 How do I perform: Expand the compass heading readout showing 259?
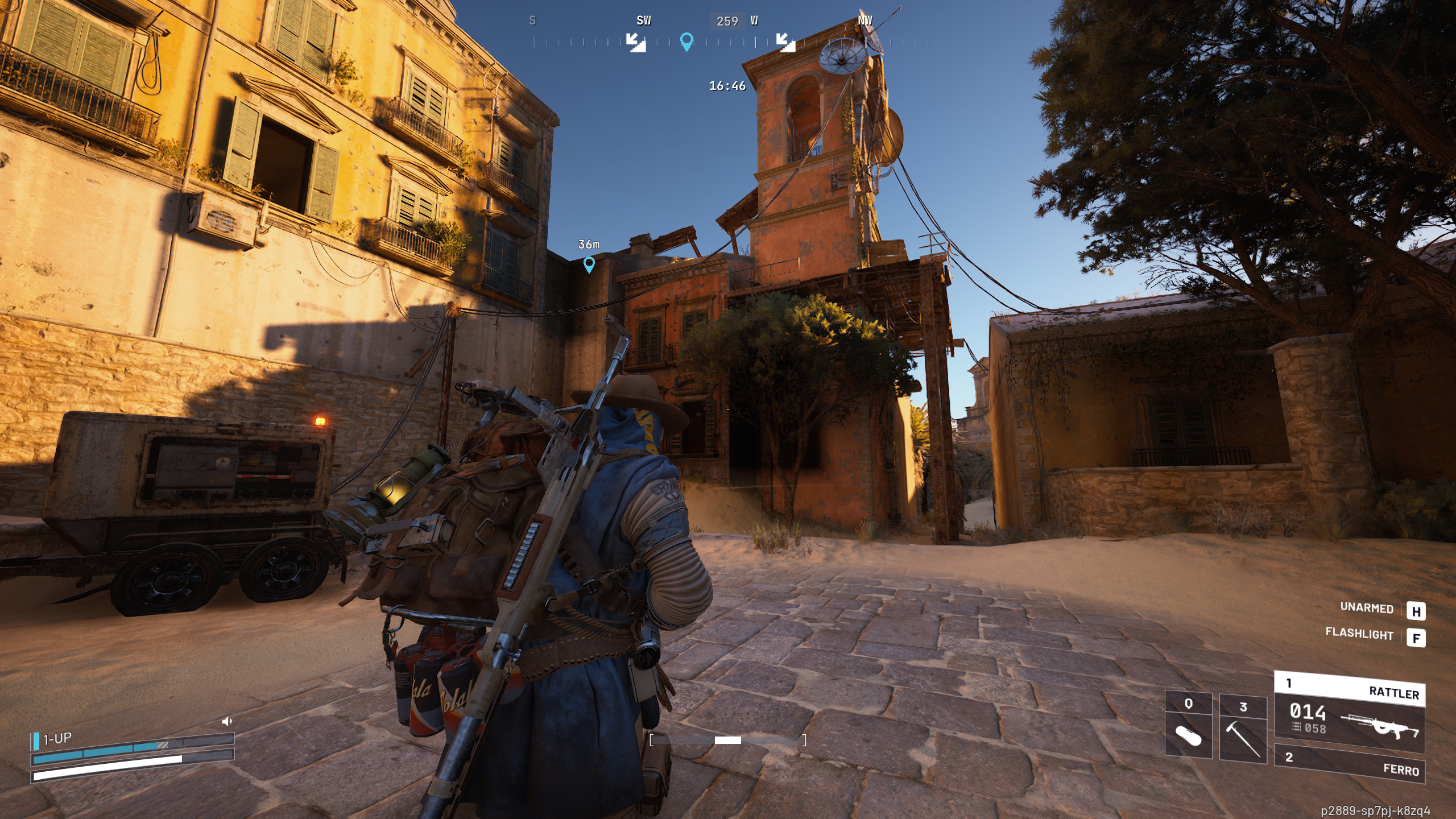[727, 22]
